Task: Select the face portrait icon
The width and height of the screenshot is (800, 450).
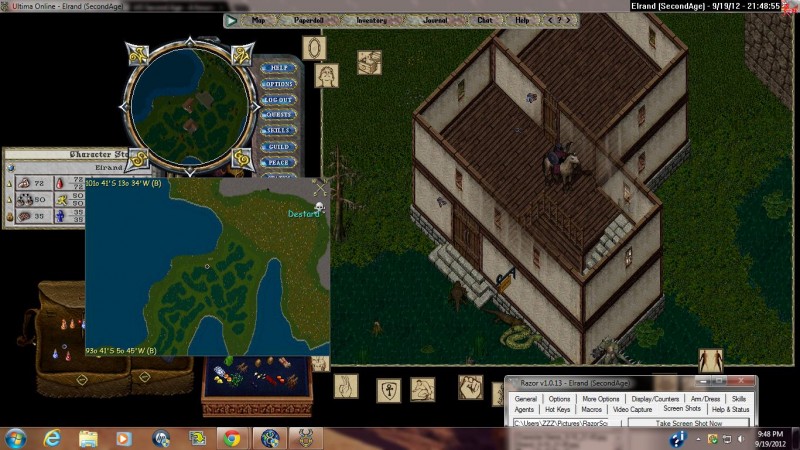Action: pos(326,76)
